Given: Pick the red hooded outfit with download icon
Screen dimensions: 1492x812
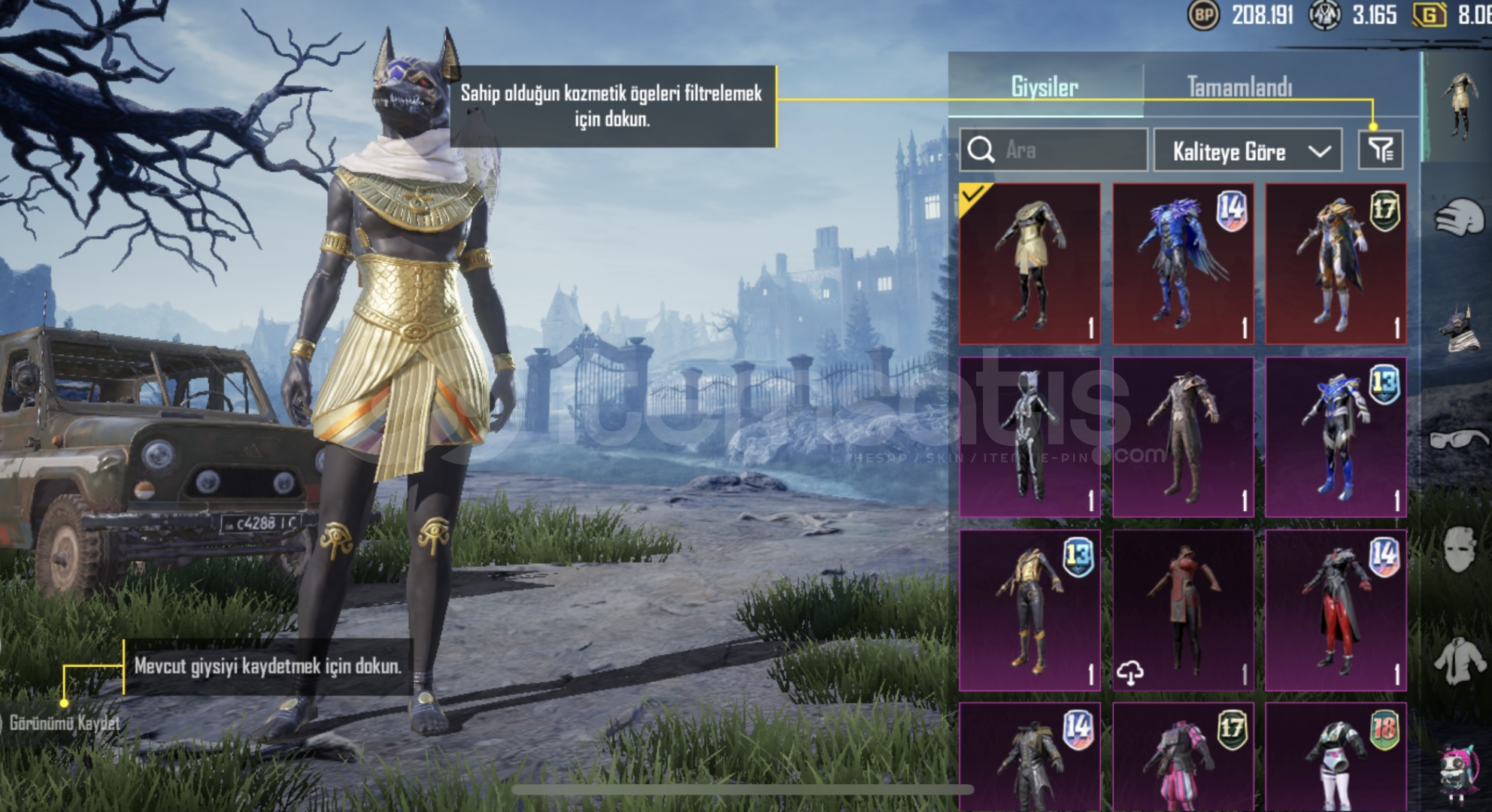Looking at the screenshot, I should pyautogui.click(x=1183, y=610).
